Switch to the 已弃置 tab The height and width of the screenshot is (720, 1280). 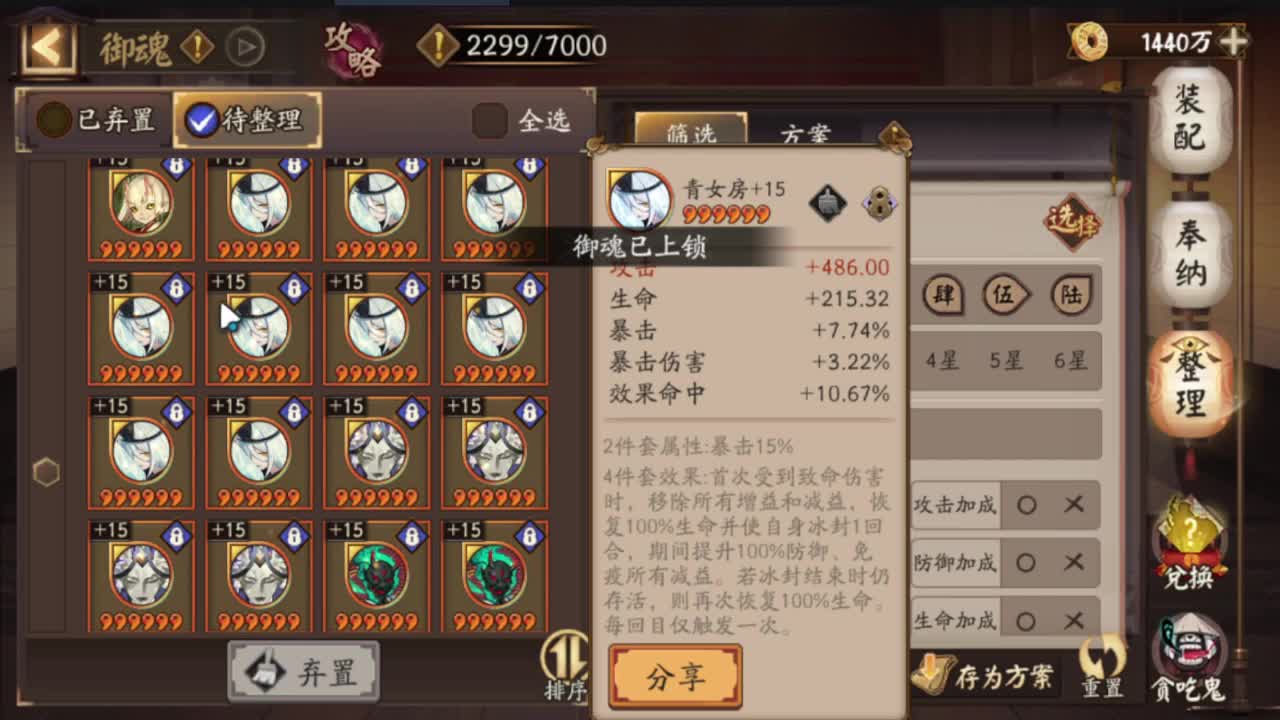click(96, 119)
